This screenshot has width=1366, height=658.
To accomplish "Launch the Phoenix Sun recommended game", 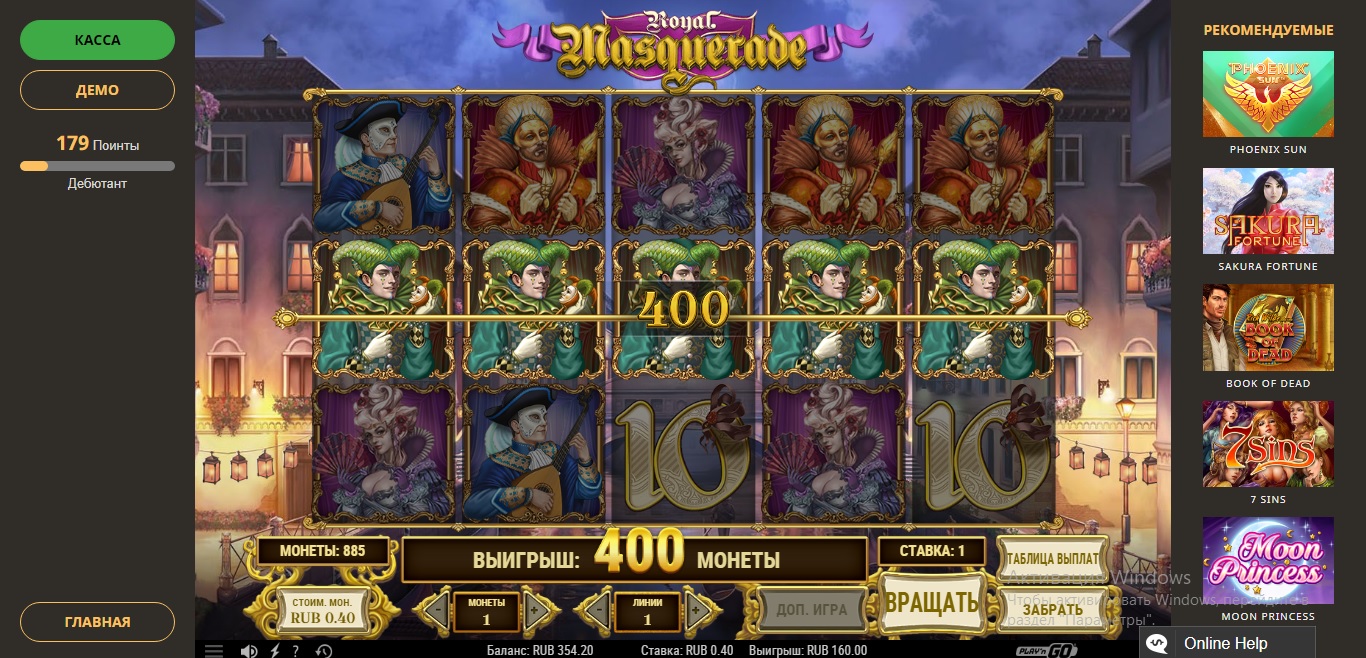I will click(x=1268, y=94).
